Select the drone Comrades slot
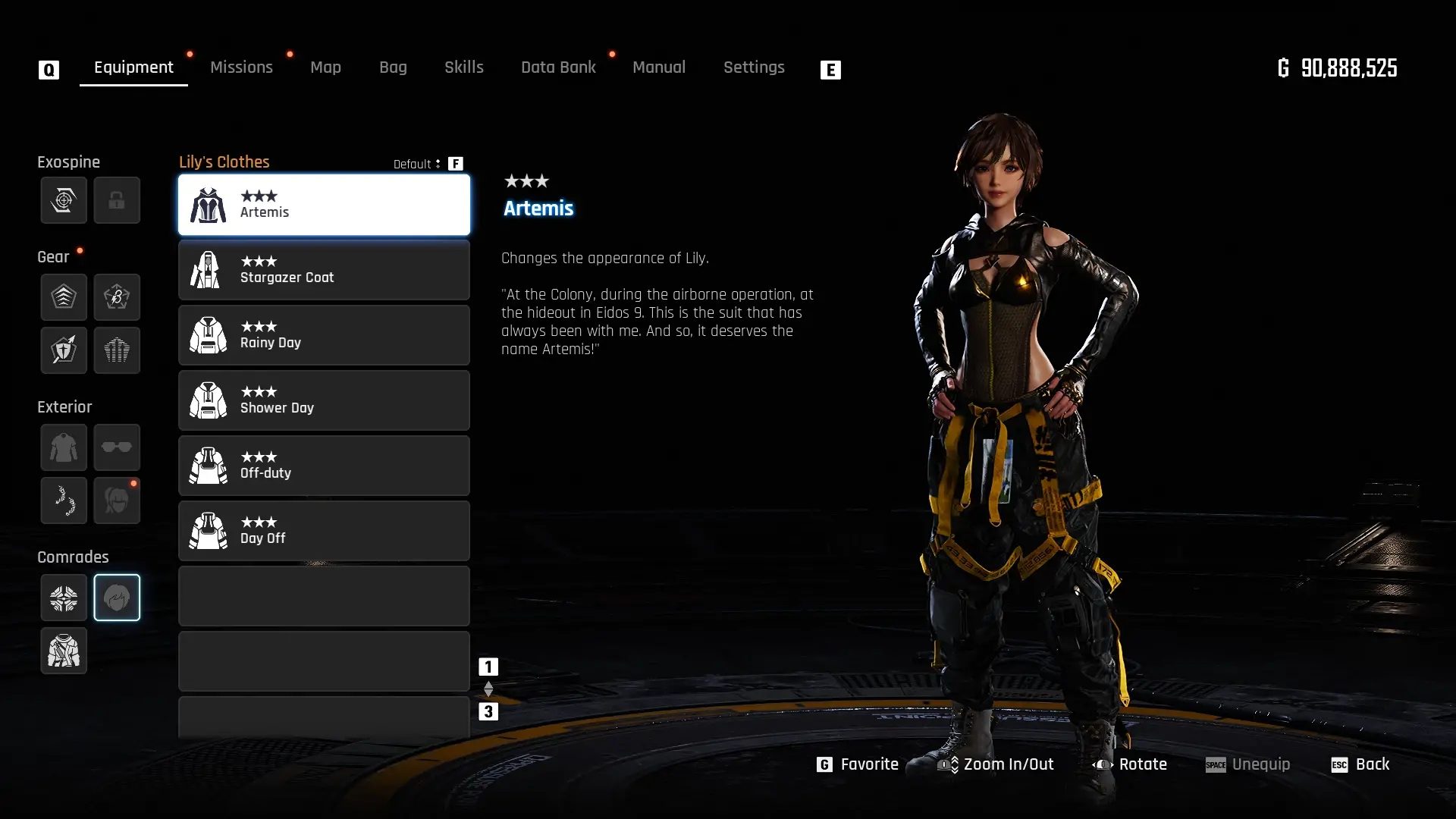 click(x=64, y=598)
